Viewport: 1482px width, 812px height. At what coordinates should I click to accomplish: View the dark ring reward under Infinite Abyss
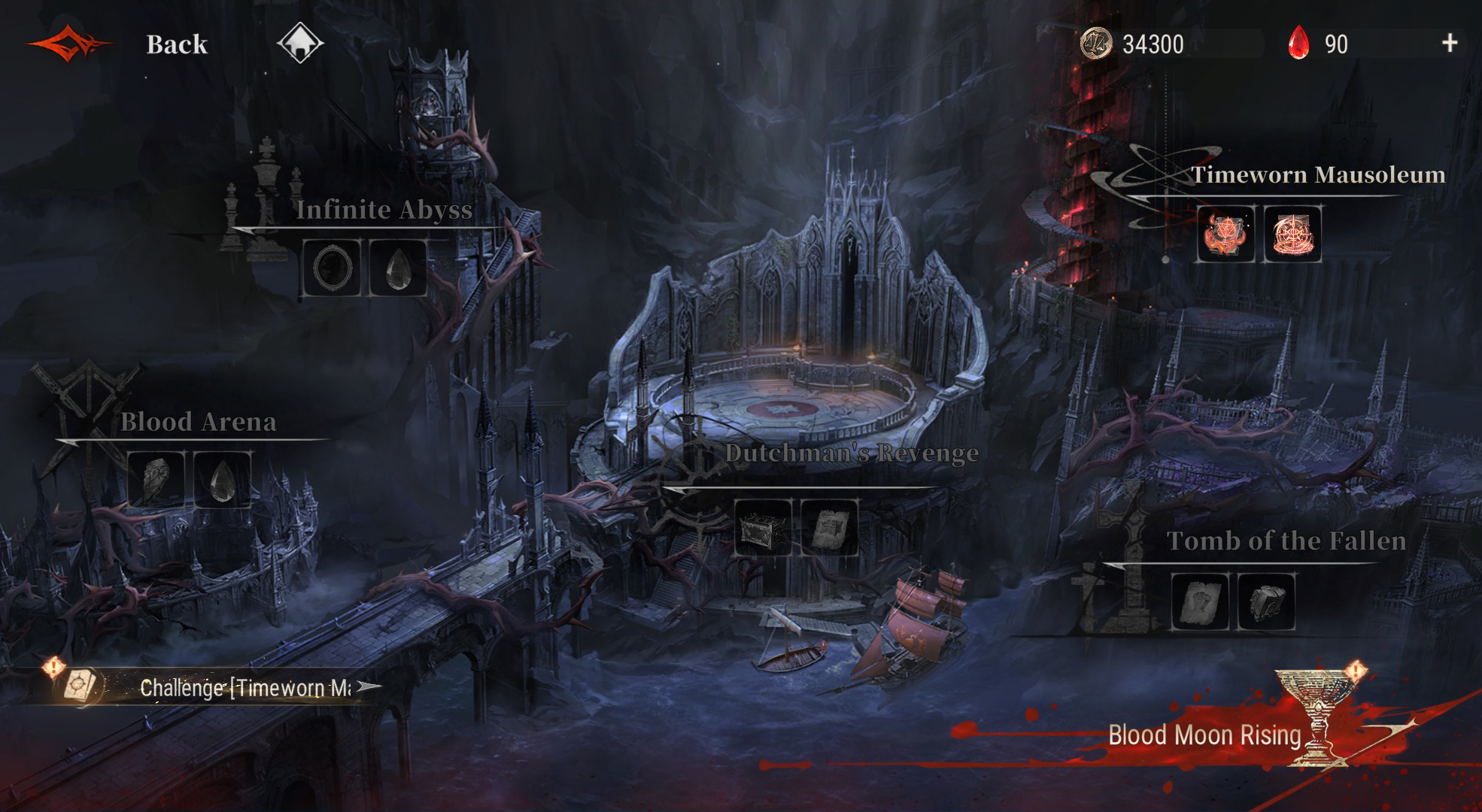coord(332,268)
